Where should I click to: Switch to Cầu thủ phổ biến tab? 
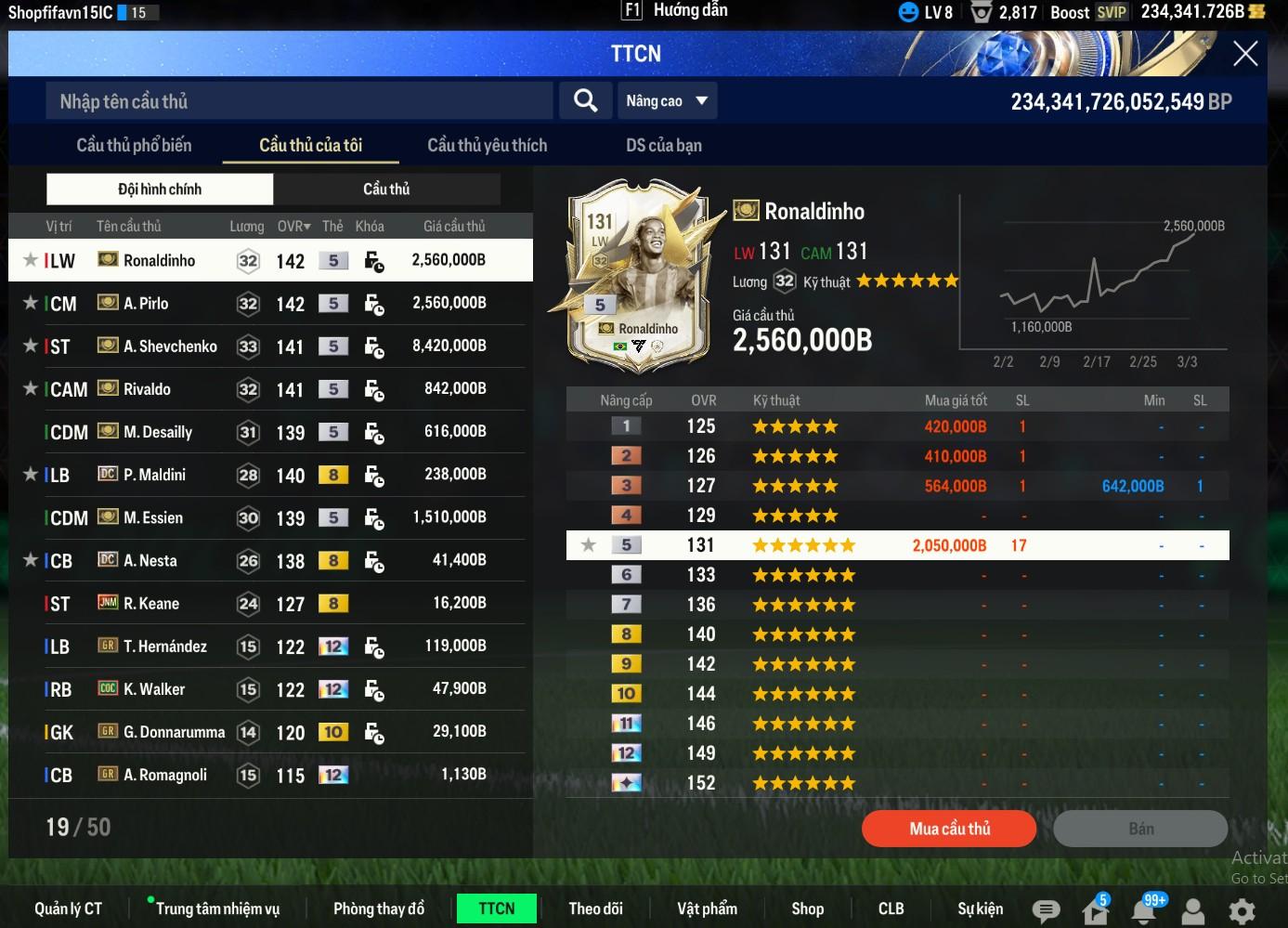coord(134,145)
